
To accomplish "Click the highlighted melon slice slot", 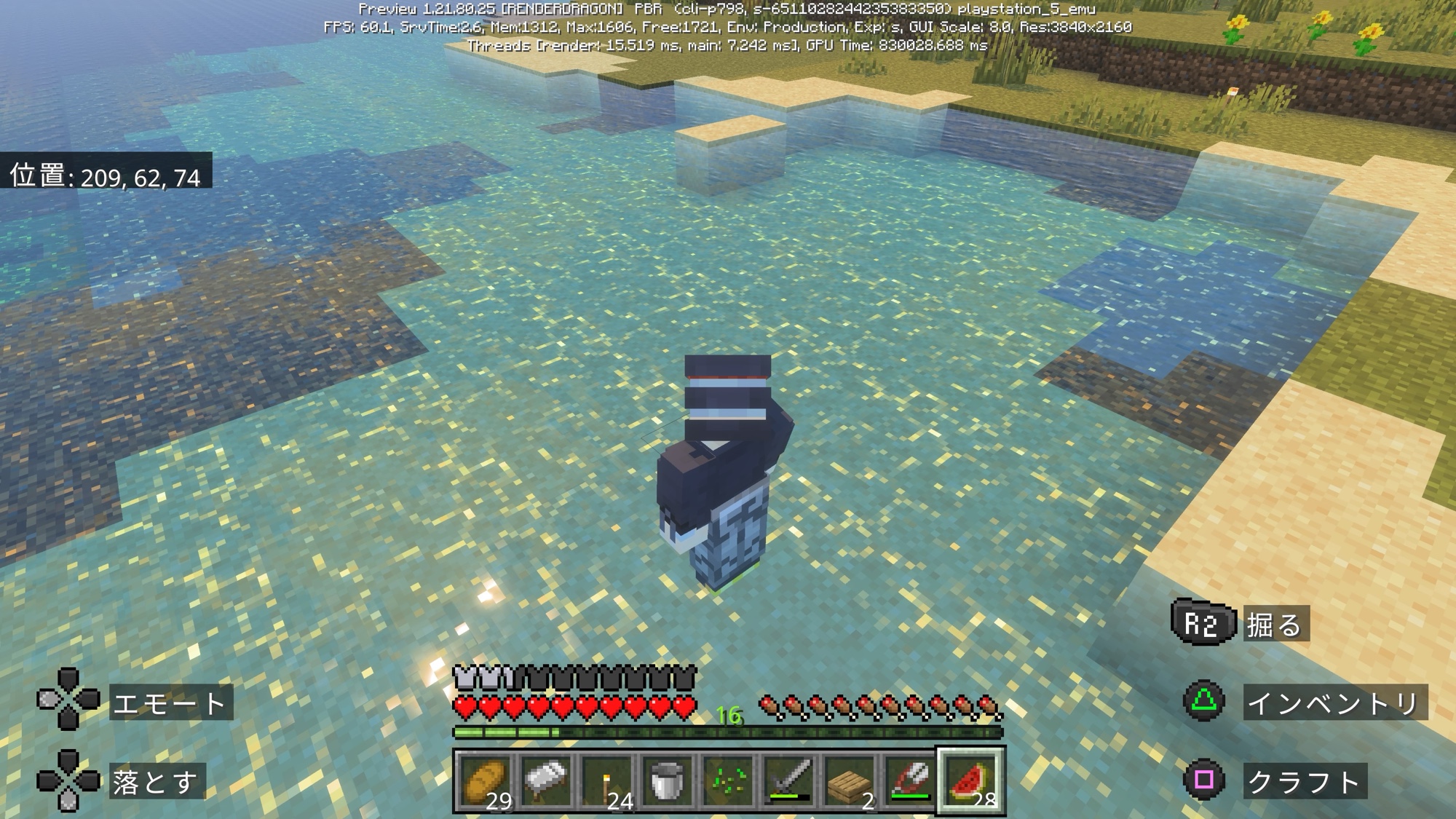I will click(970, 780).
